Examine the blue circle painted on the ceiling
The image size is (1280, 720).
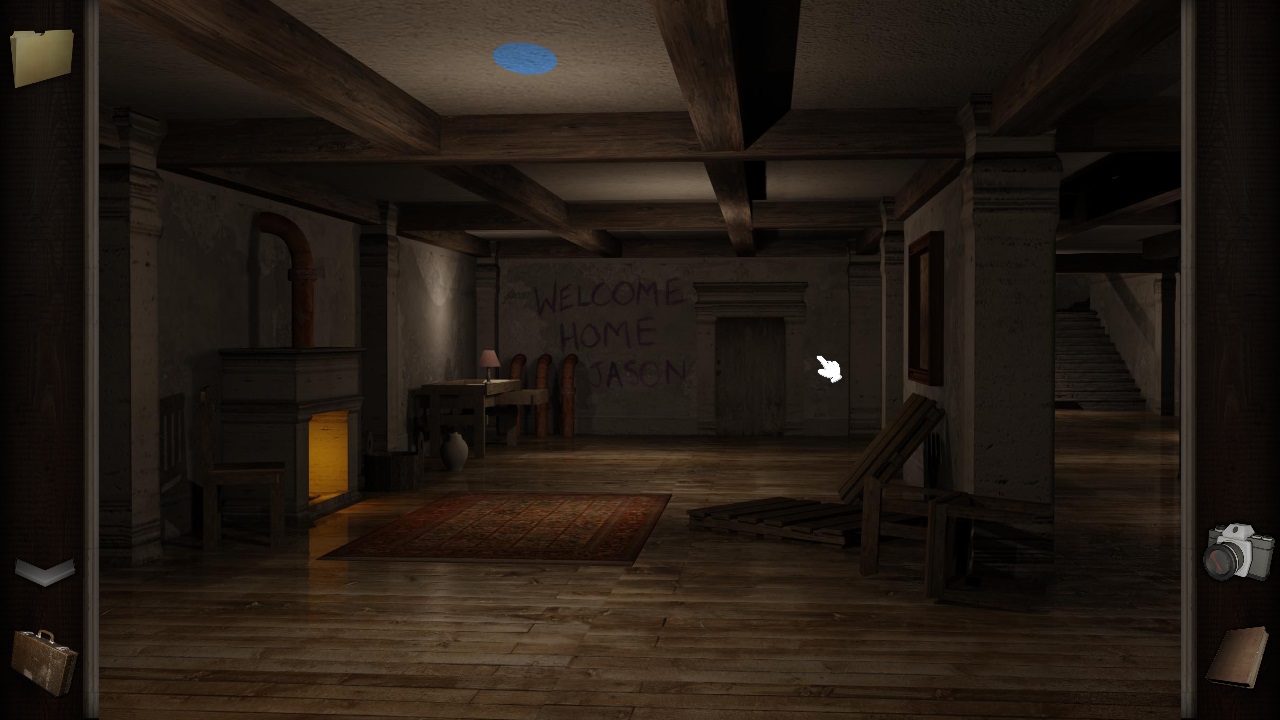pyautogui.click(x=524, y=57)
